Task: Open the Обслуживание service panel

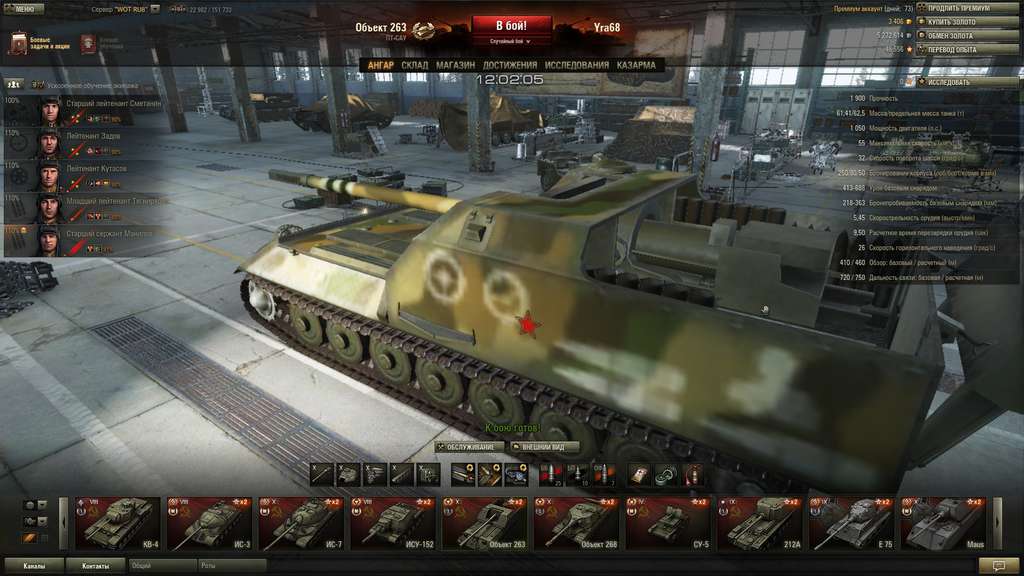Action: click(471, 447)
